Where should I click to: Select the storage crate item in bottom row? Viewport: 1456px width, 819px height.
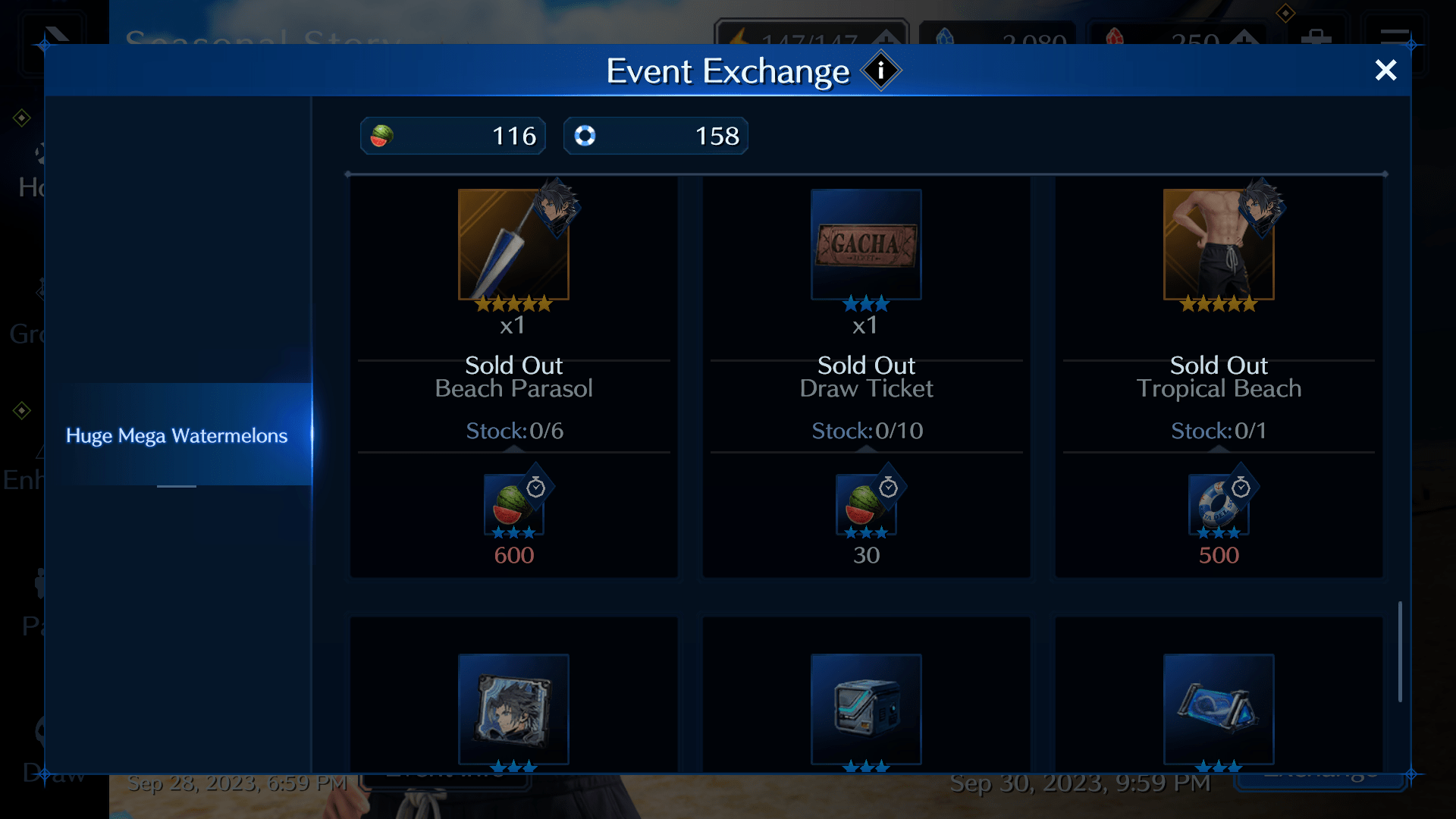[x=866, y=710]
